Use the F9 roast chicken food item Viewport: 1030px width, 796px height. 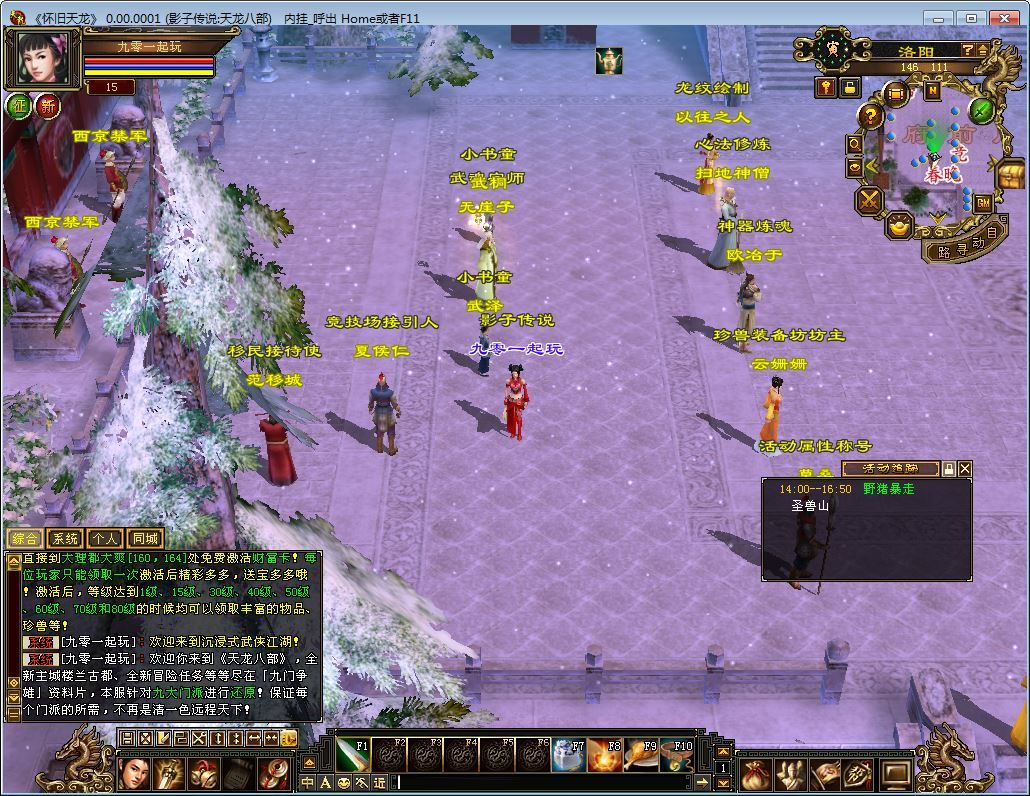click(641, 756)
